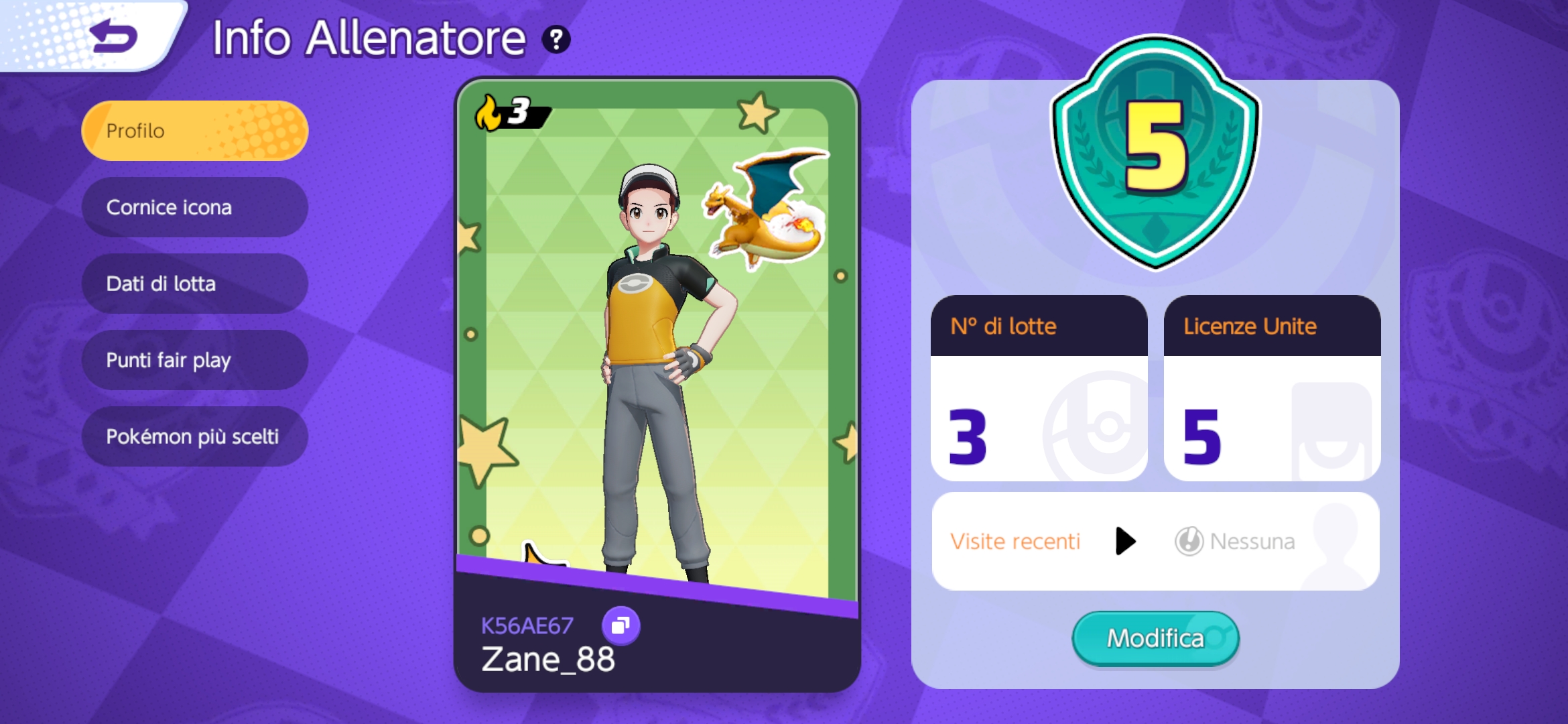Image resolution: width=1568 pixels, height=724 pixels.
Task: Open Dati di lotta tab
Action: point(194,284)
